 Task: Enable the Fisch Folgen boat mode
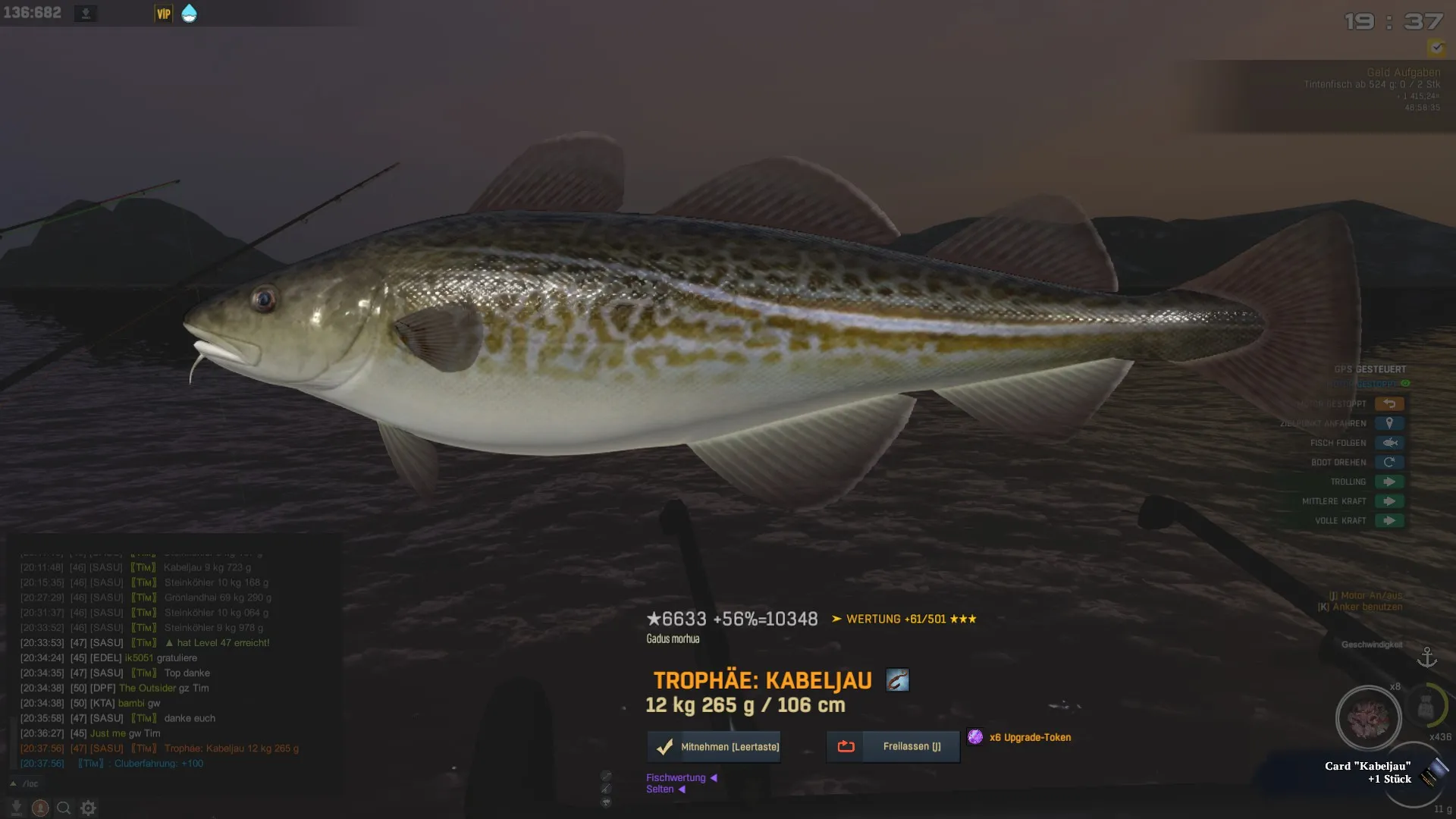[1389, 443]
